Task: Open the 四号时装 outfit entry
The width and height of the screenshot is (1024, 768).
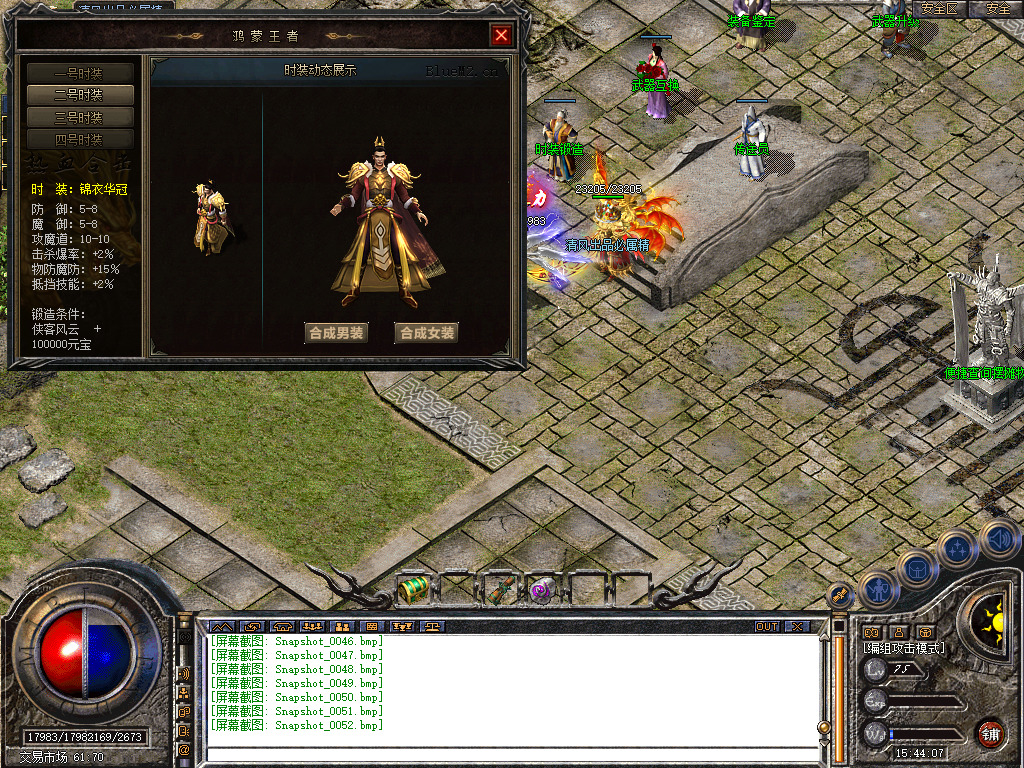Action: 79,139
